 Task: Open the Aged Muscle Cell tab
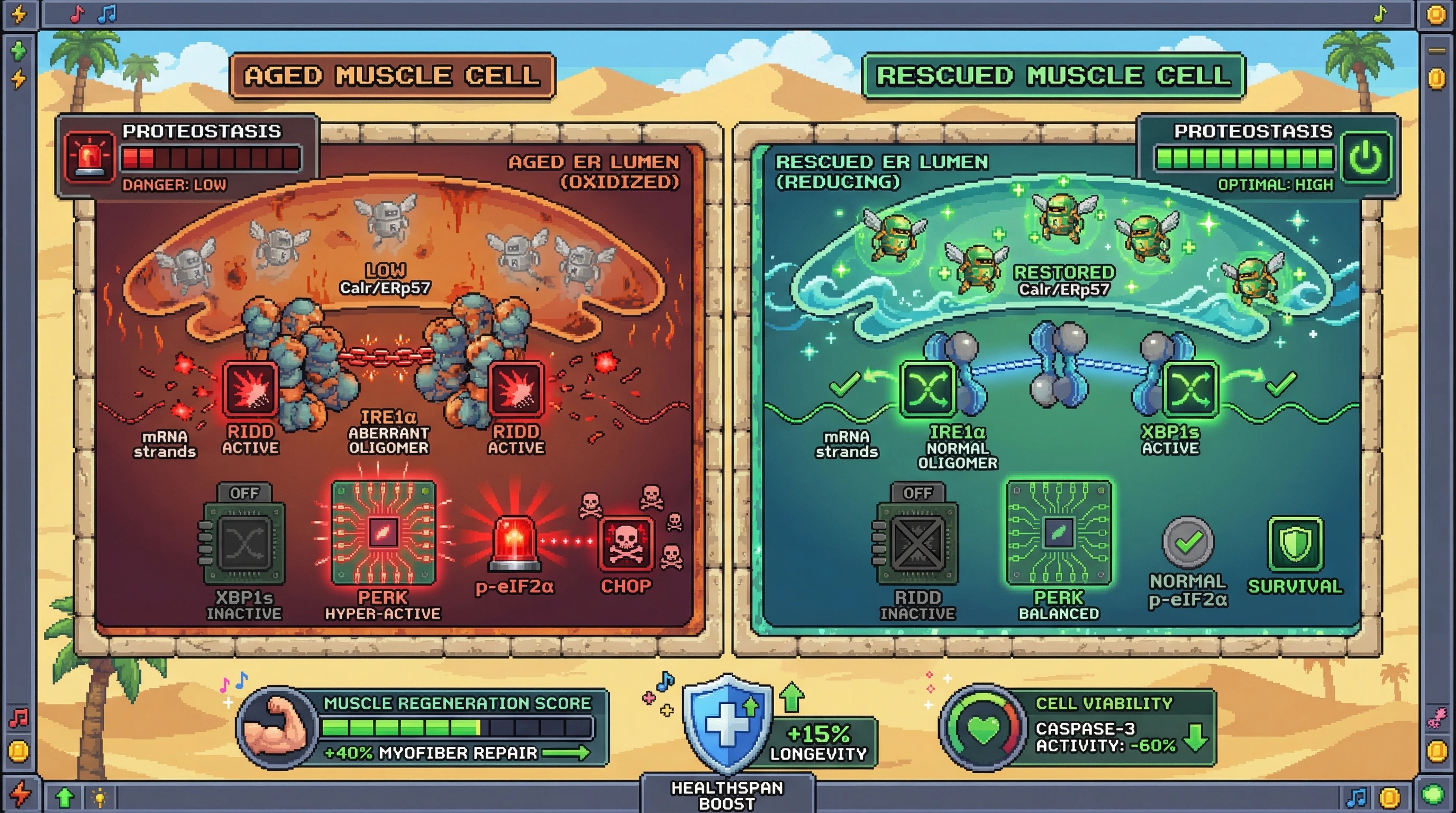pyautogui.click(x=392, y=76)
